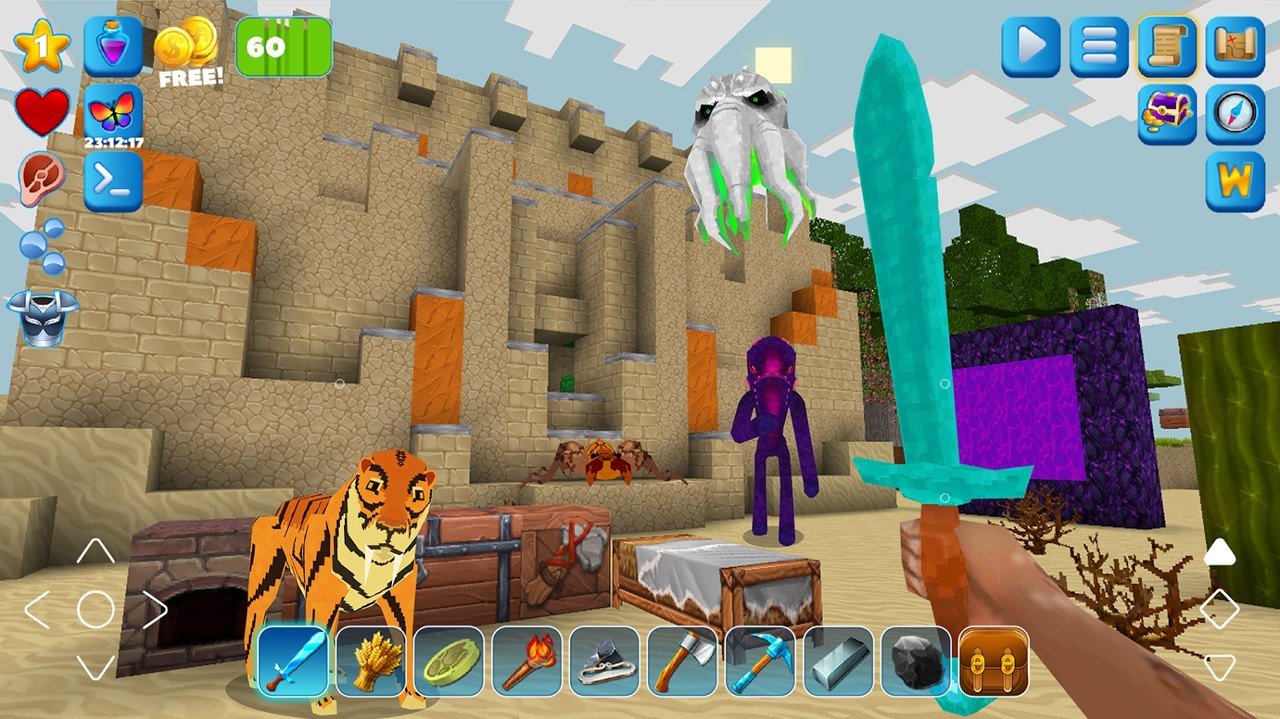Click the blue play arrow button
1280x719 pixels.
(x=1031, y=46)
